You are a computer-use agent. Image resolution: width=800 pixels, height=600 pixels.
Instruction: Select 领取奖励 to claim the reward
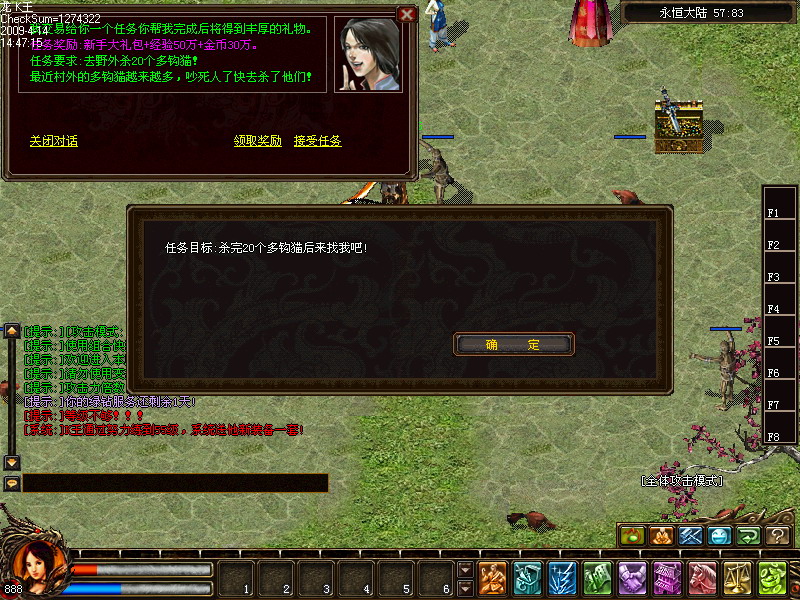(x=257, y=141)
